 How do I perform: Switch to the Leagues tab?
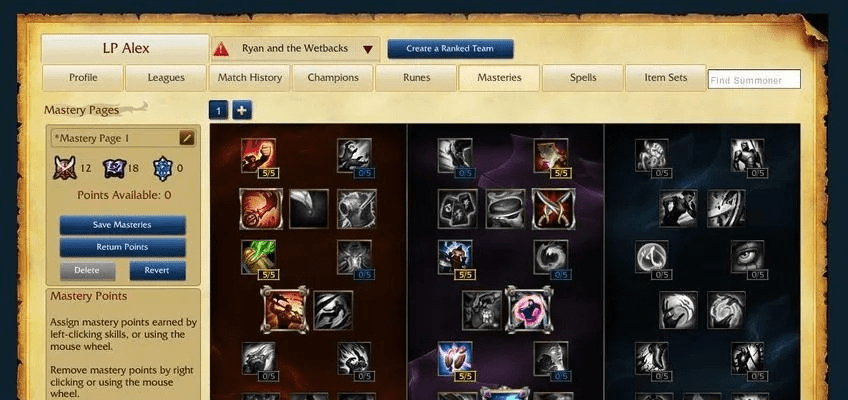(x=166, y=78)
